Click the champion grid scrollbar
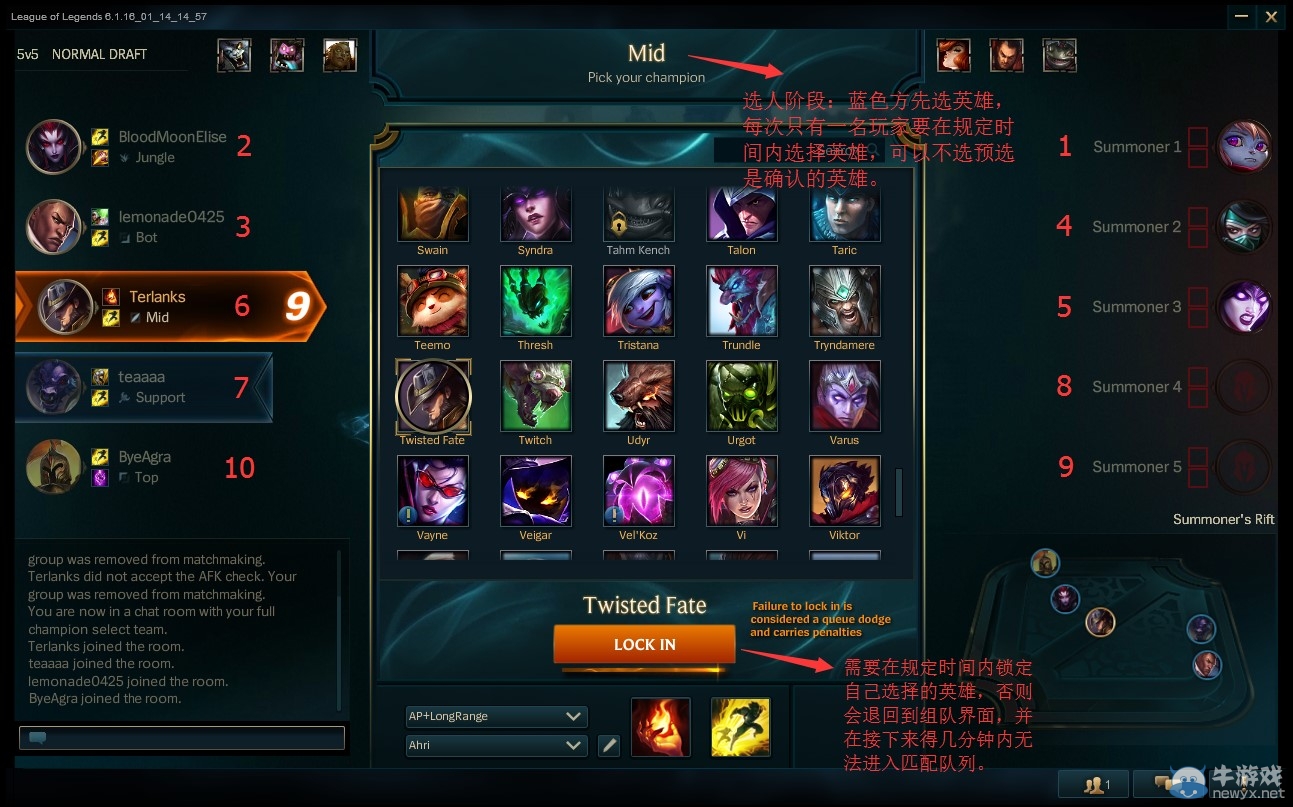Screen dimensions: 1293x807 898,490
